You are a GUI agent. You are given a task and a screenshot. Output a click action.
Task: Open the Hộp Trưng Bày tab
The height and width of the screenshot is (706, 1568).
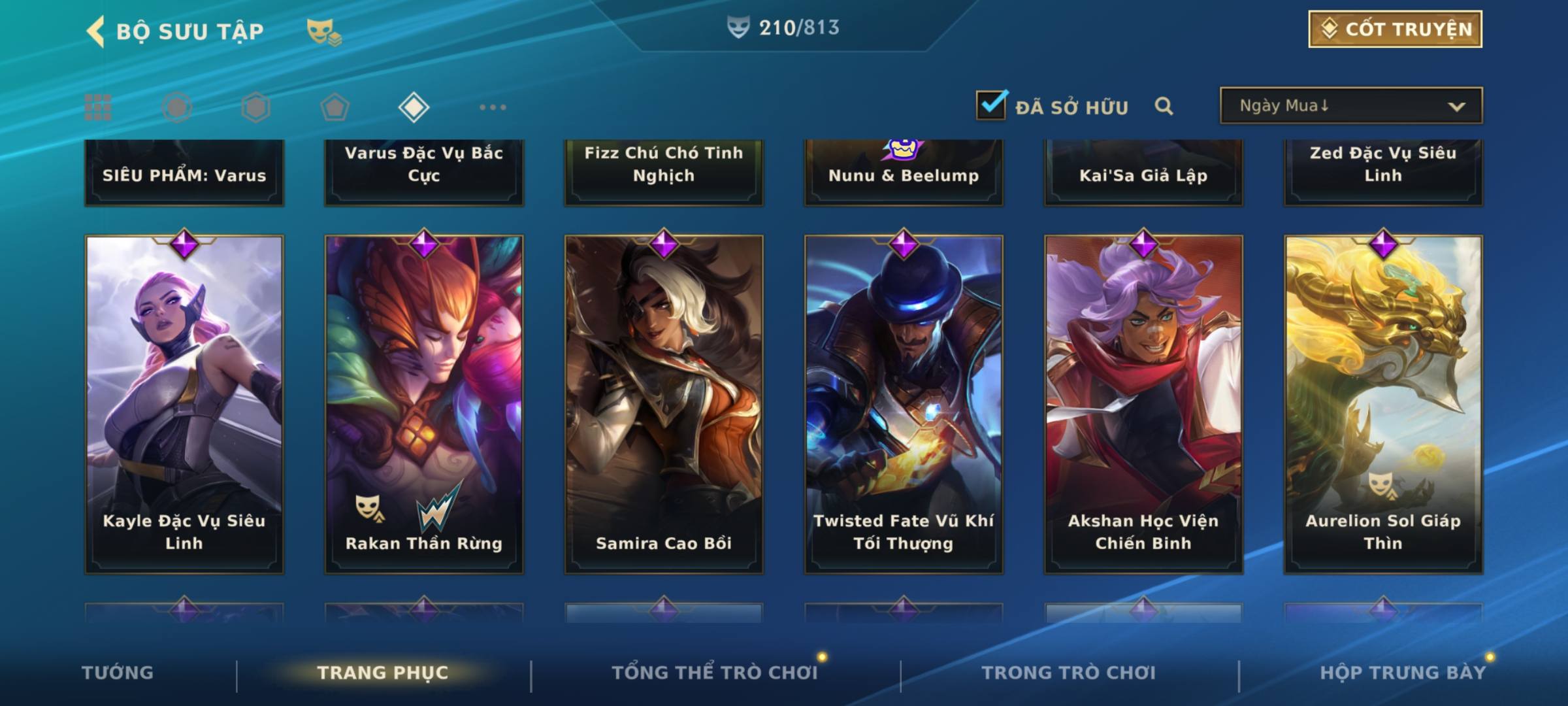pyautogui.click(x=1403, y=673)
